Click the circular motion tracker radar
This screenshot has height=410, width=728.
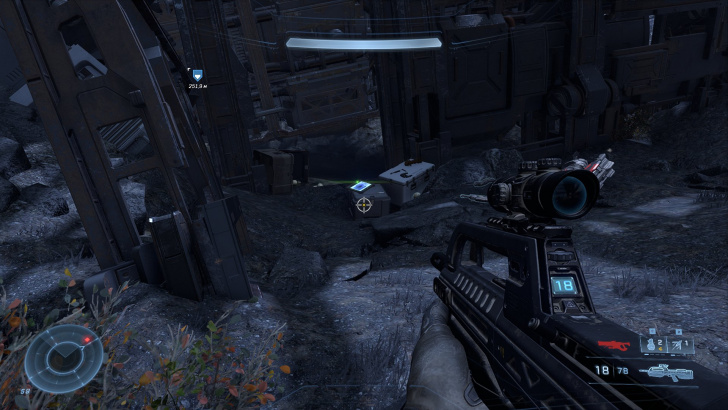[62, 353]
